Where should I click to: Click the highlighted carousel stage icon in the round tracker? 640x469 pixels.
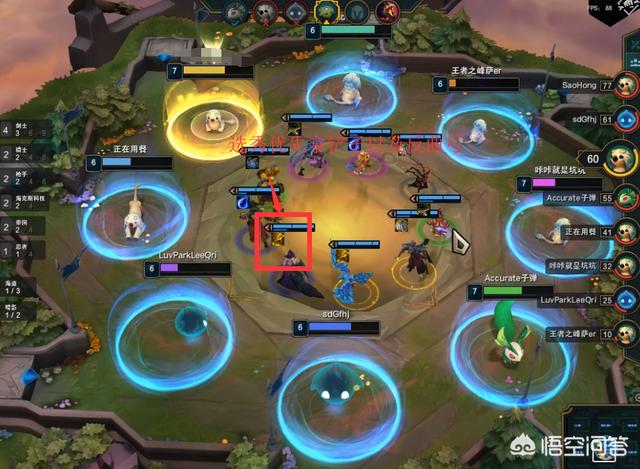326,10
